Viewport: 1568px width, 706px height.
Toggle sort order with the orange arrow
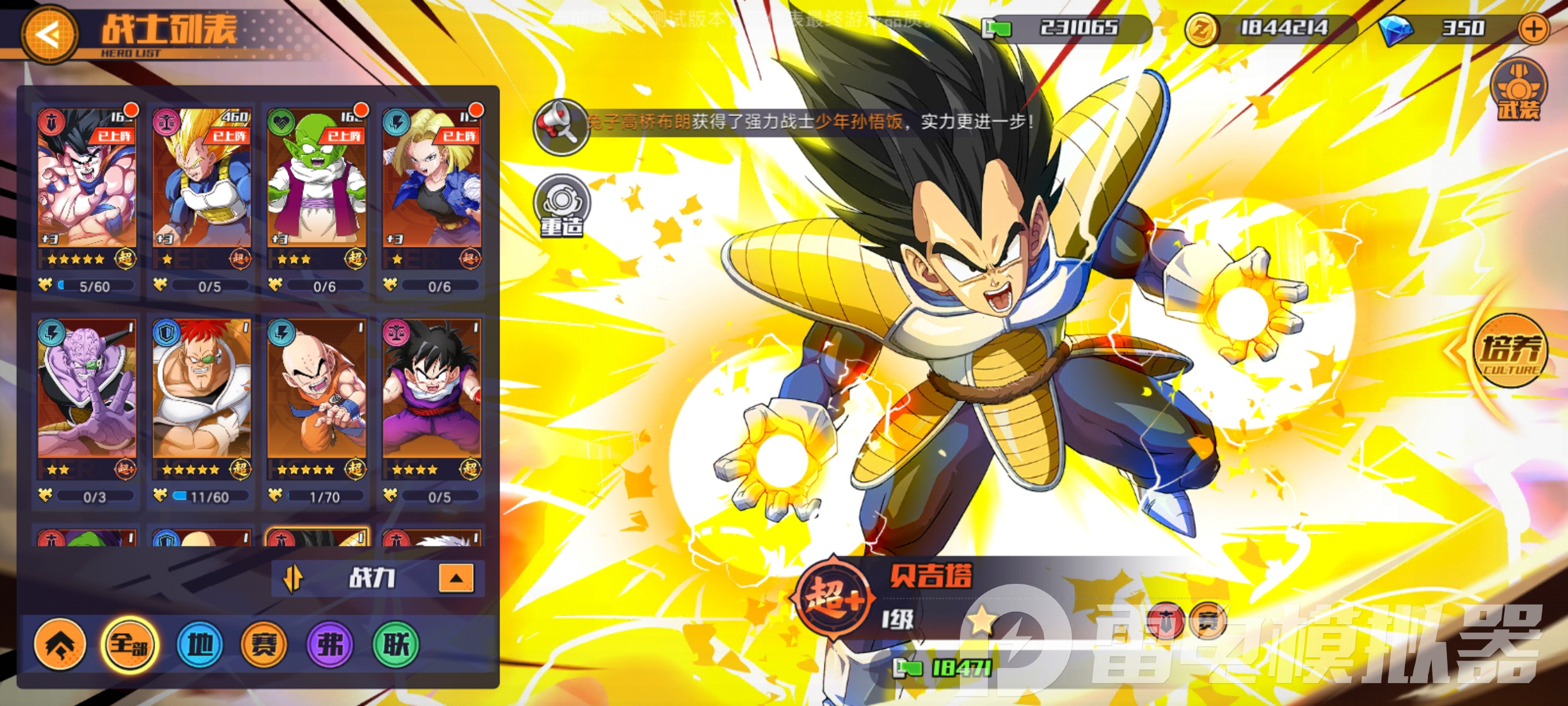293,577
